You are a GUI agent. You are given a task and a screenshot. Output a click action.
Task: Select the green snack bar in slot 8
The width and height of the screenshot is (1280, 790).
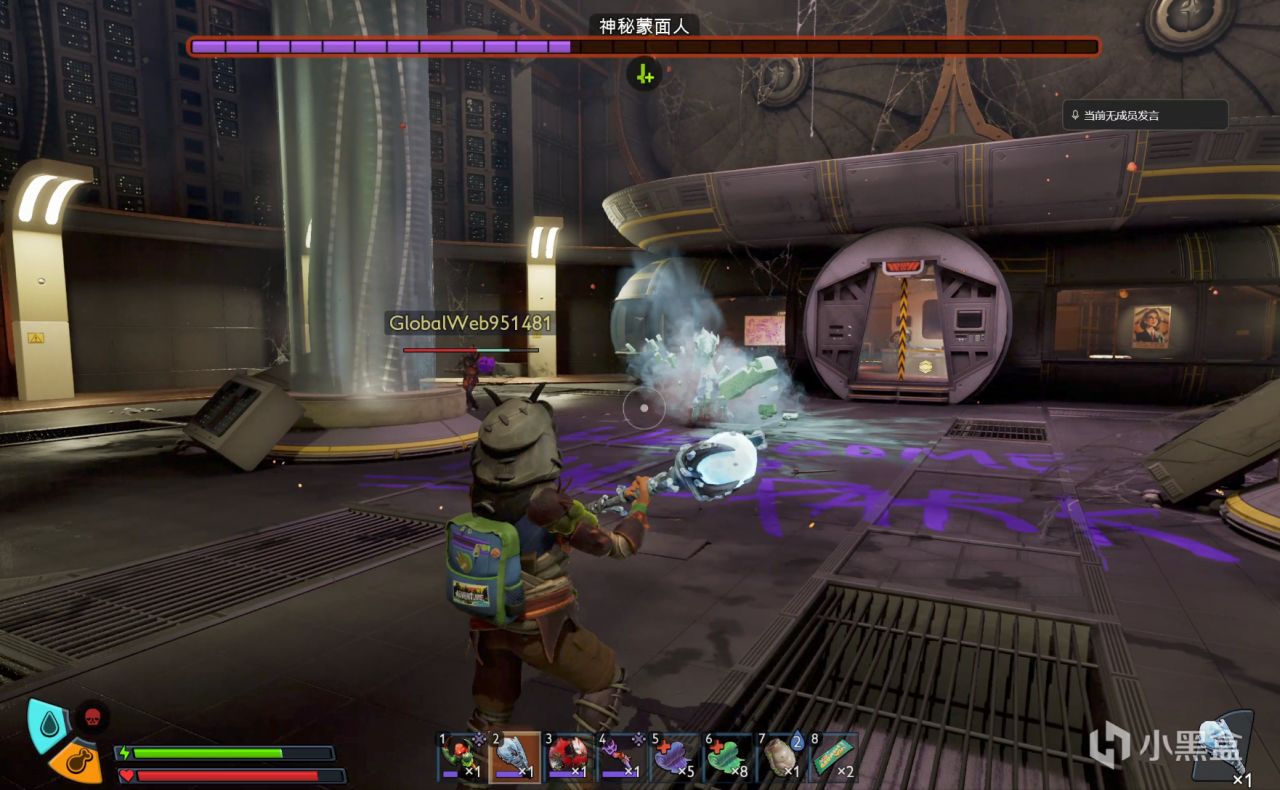point(833,757)
